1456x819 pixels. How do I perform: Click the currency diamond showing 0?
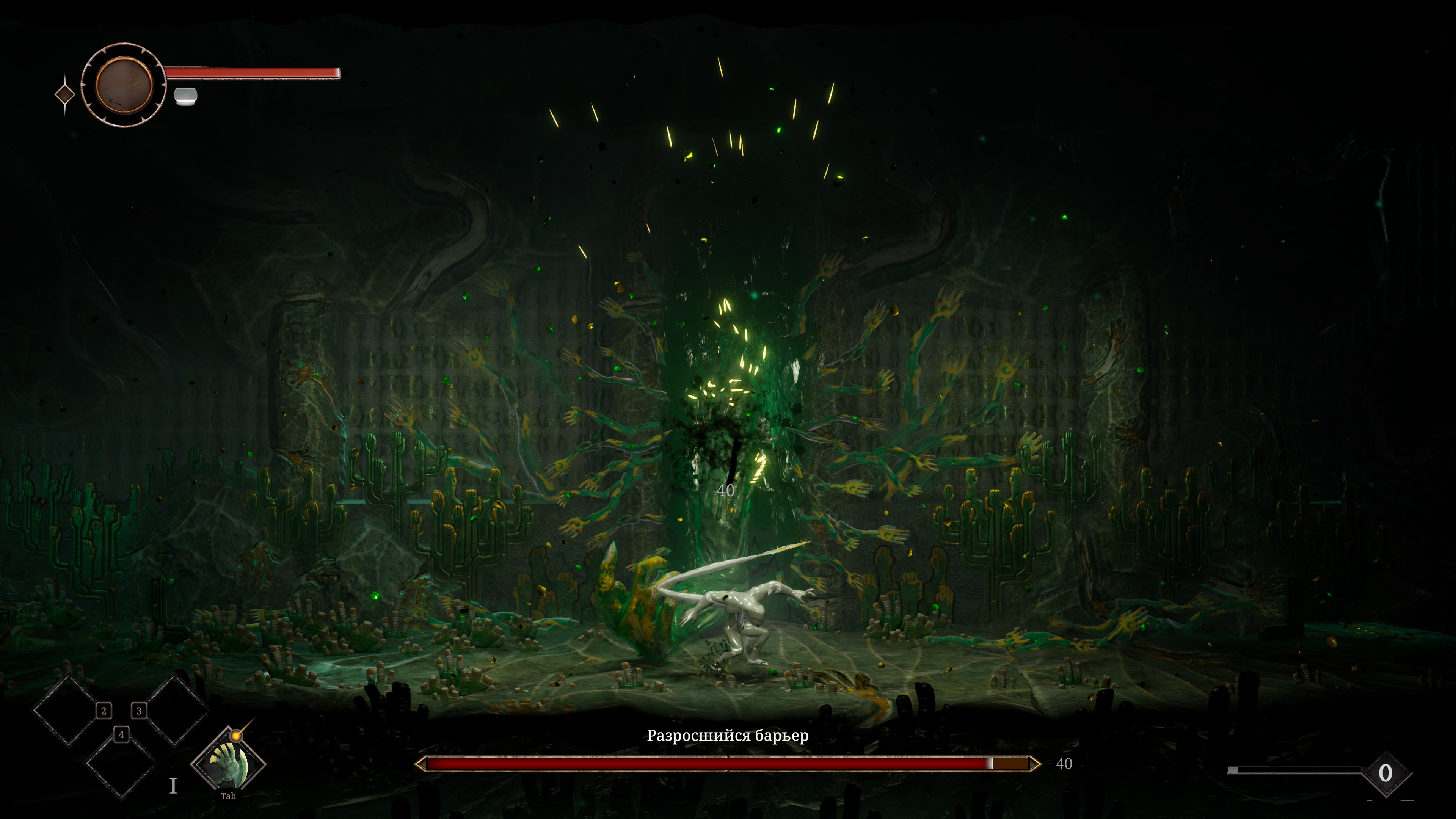(x=1385, y=773)
